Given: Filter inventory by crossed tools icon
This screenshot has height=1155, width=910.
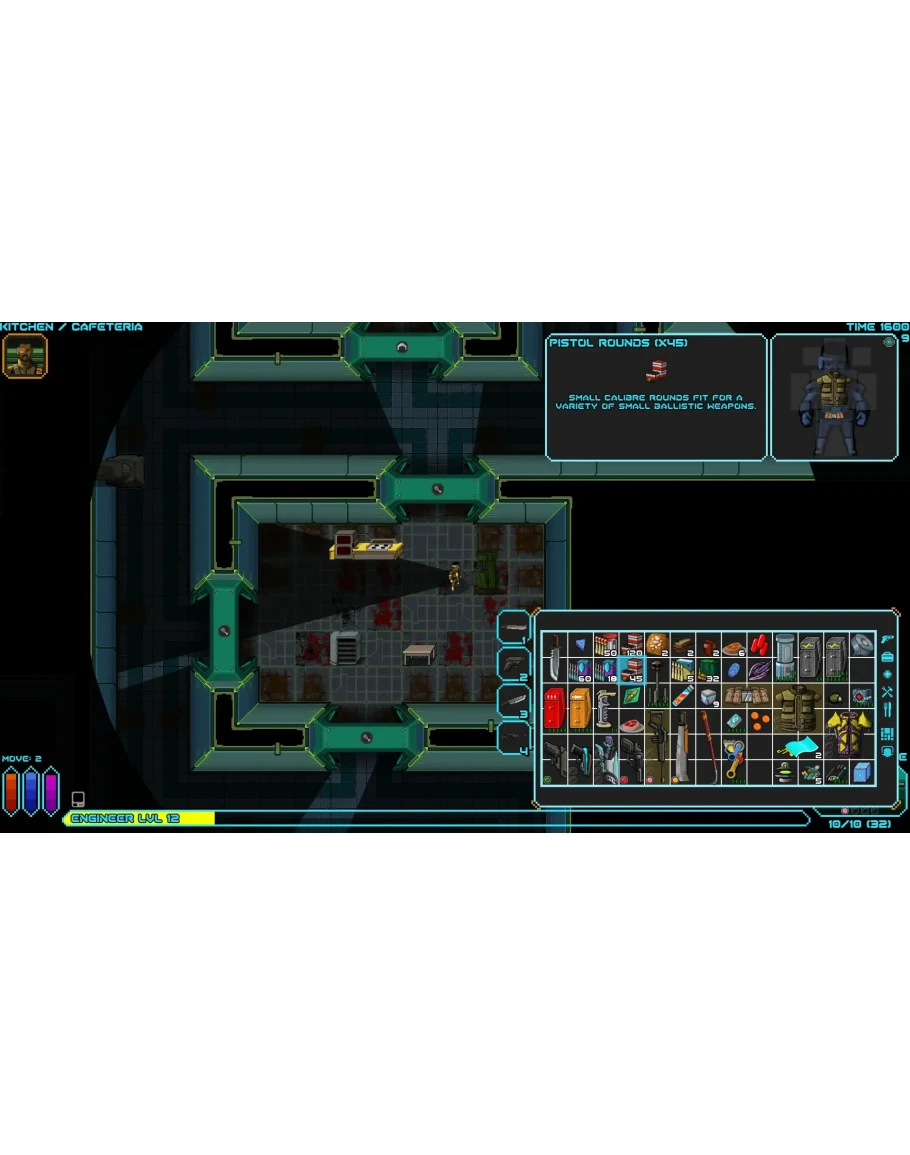Looking at the screenshot, I should (887, 692).
